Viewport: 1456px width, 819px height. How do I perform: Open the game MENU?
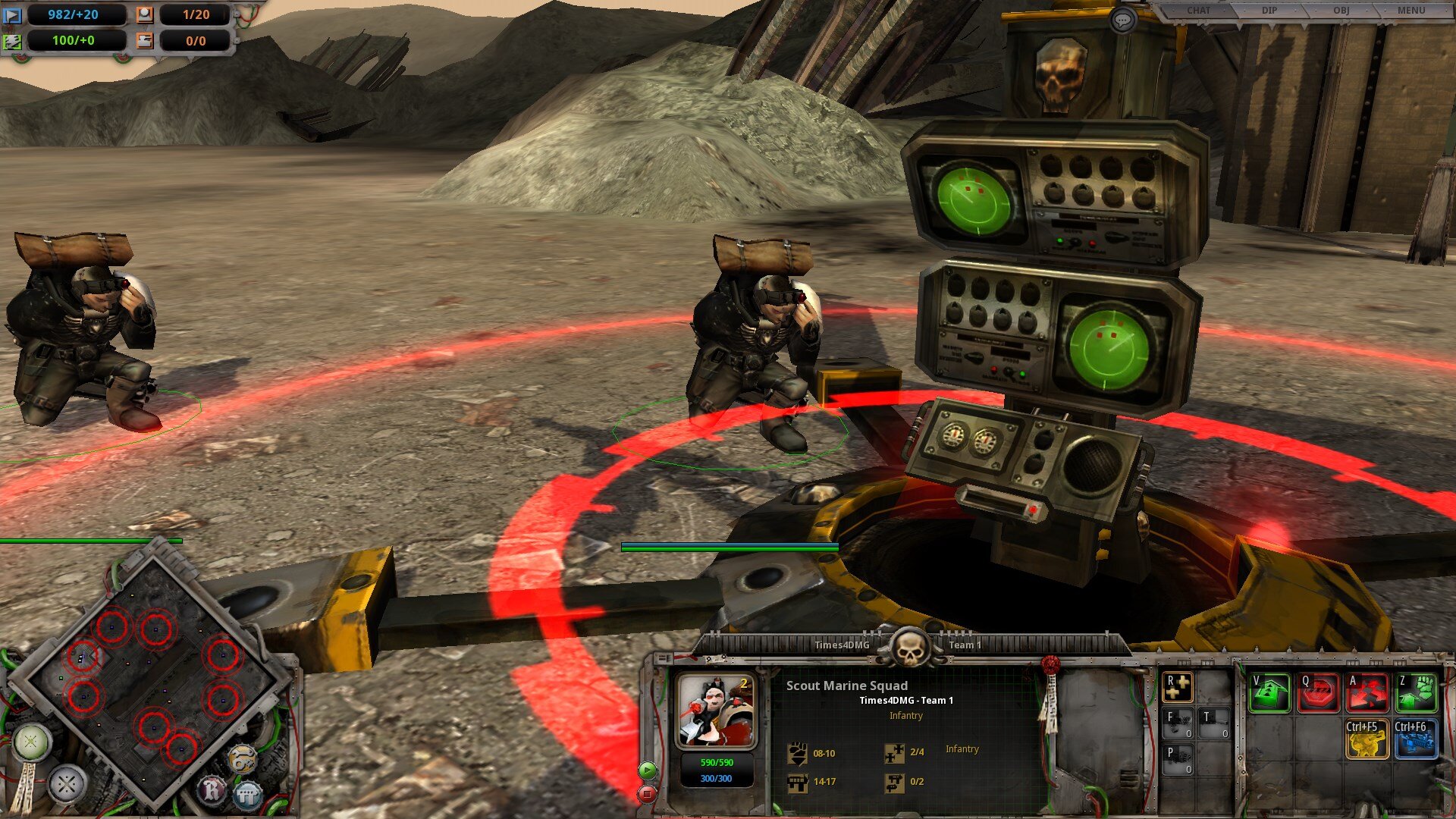pyautogui.click(x=1410, y=11)
